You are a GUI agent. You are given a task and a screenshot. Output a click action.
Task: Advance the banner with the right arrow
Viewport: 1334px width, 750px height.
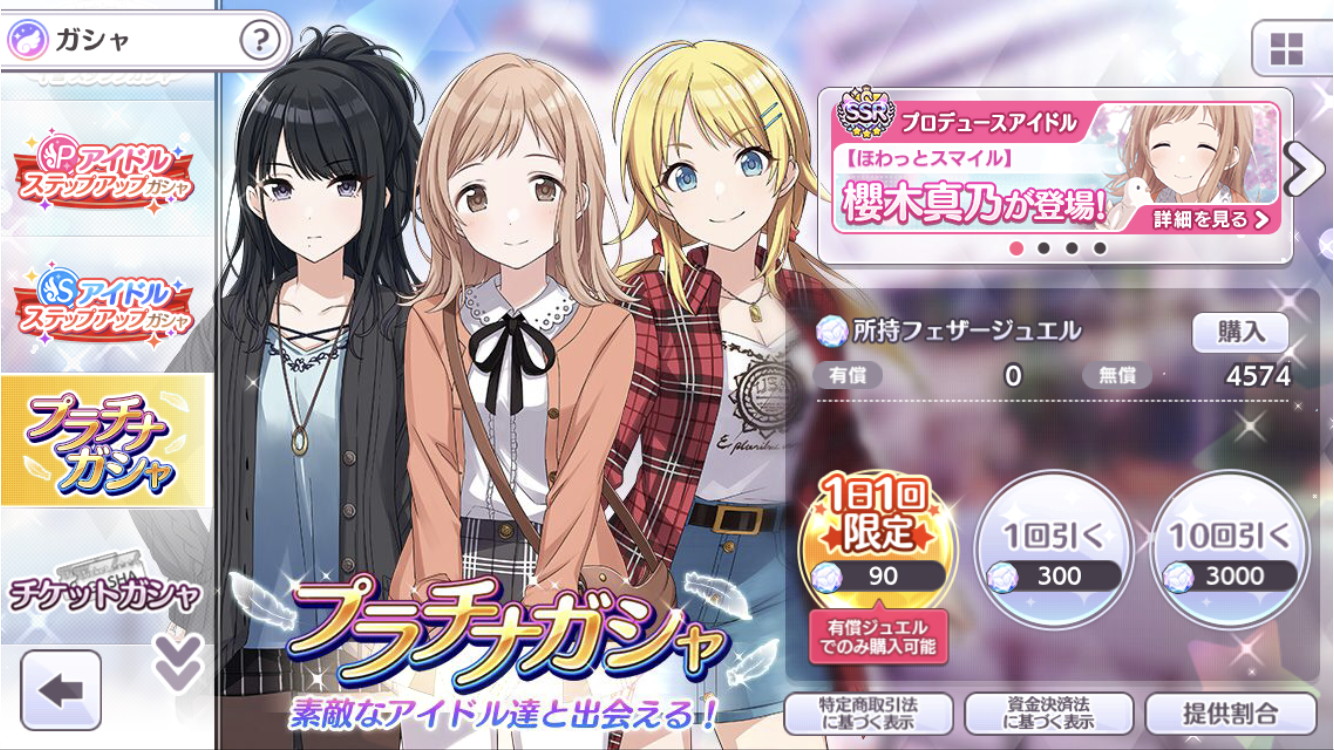tap(1306, 171)
